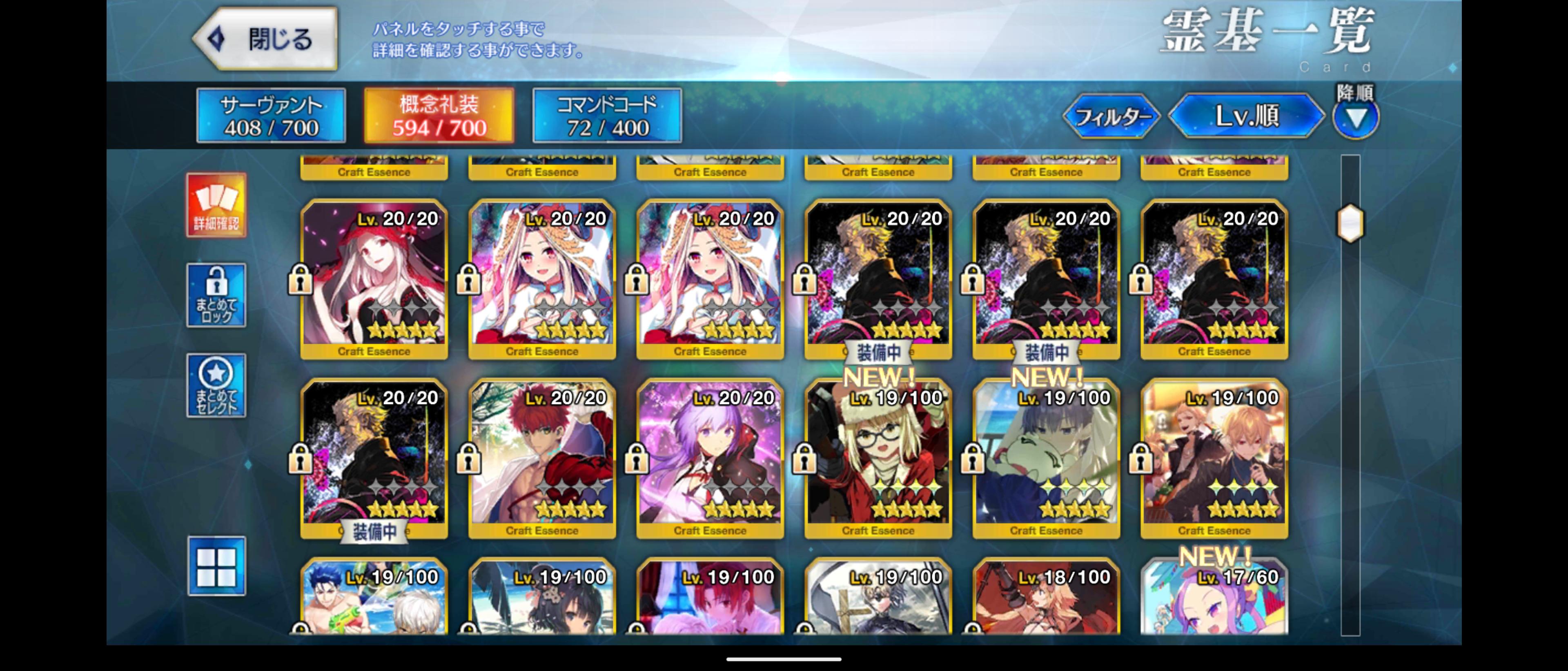Choose the まとめてロック bulk lock button
The width and height of the screenshot is (1568, 671).
216,295
